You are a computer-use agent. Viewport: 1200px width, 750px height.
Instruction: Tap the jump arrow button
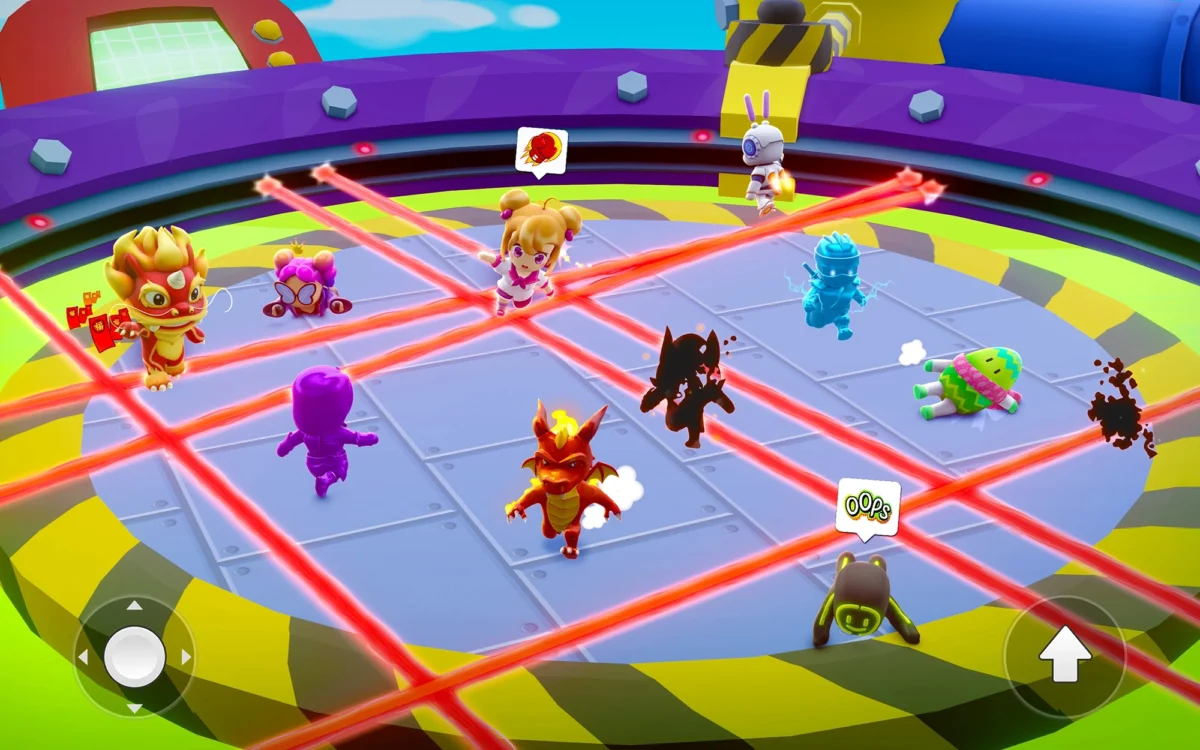(1064, 656)
